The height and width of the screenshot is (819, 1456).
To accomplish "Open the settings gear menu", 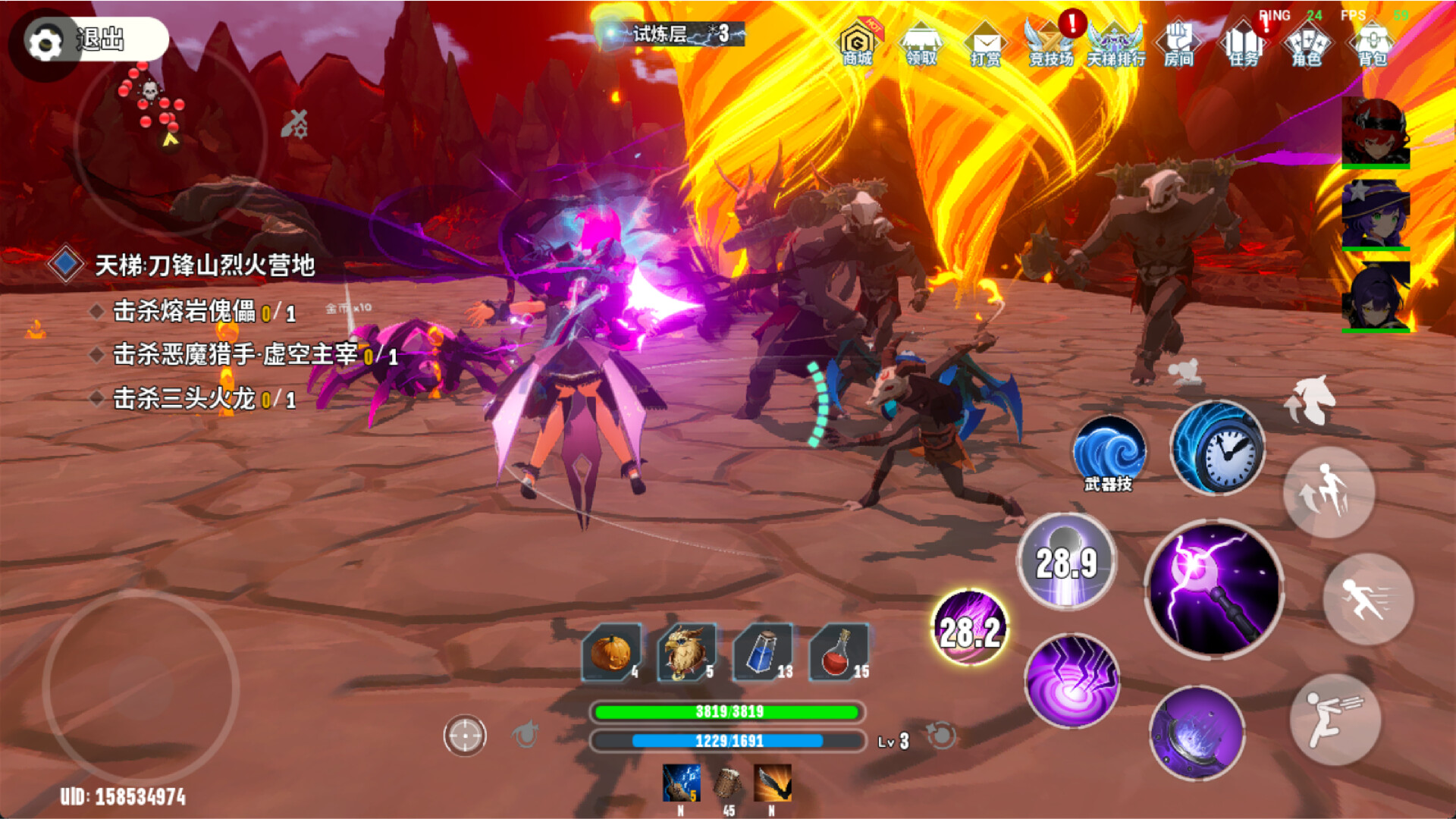I will click(45, 42).
